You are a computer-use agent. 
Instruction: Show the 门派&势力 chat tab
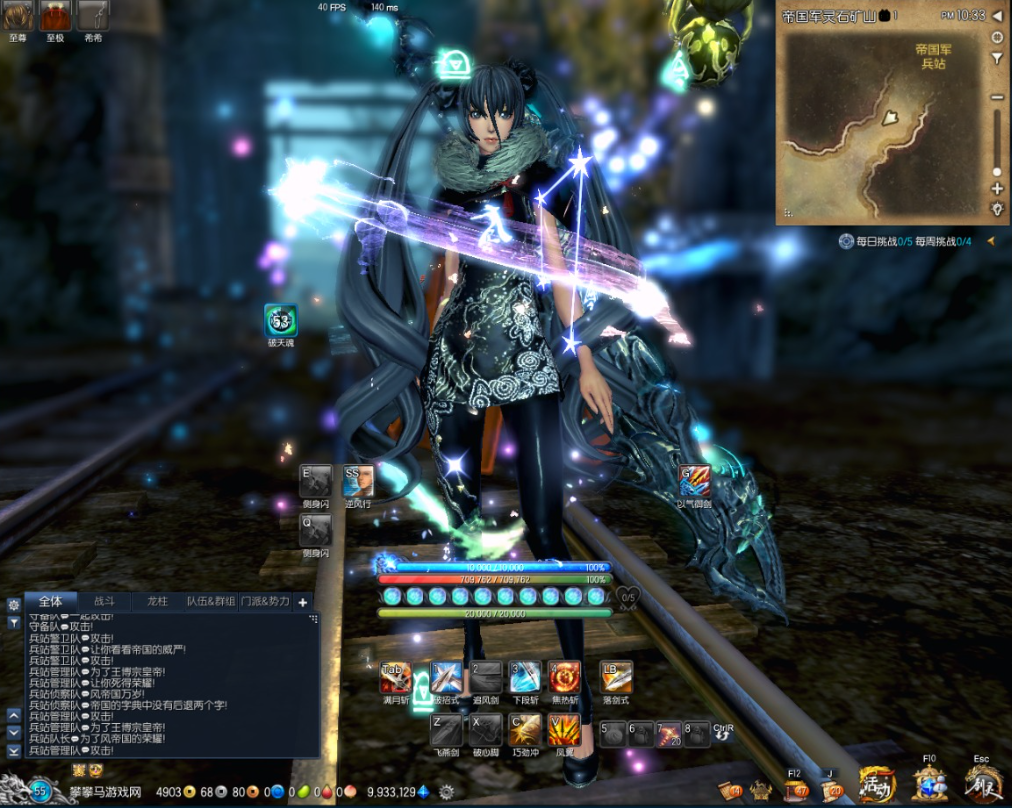[x=265, y=601]
